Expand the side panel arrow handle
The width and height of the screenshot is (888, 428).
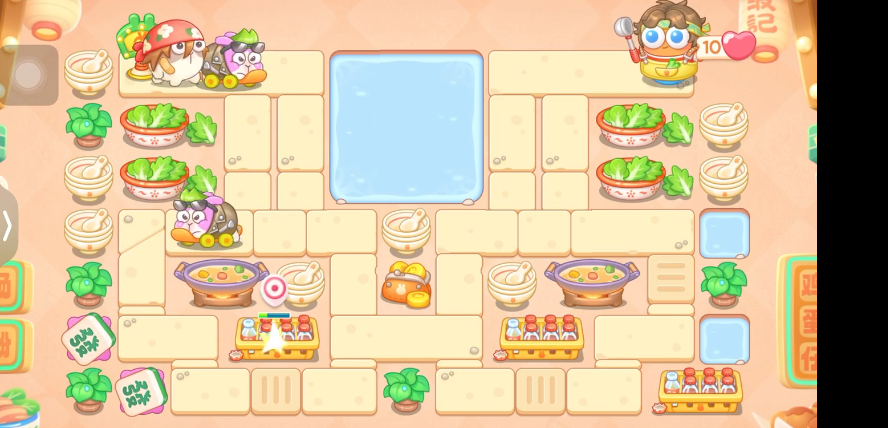click(7, 225)
